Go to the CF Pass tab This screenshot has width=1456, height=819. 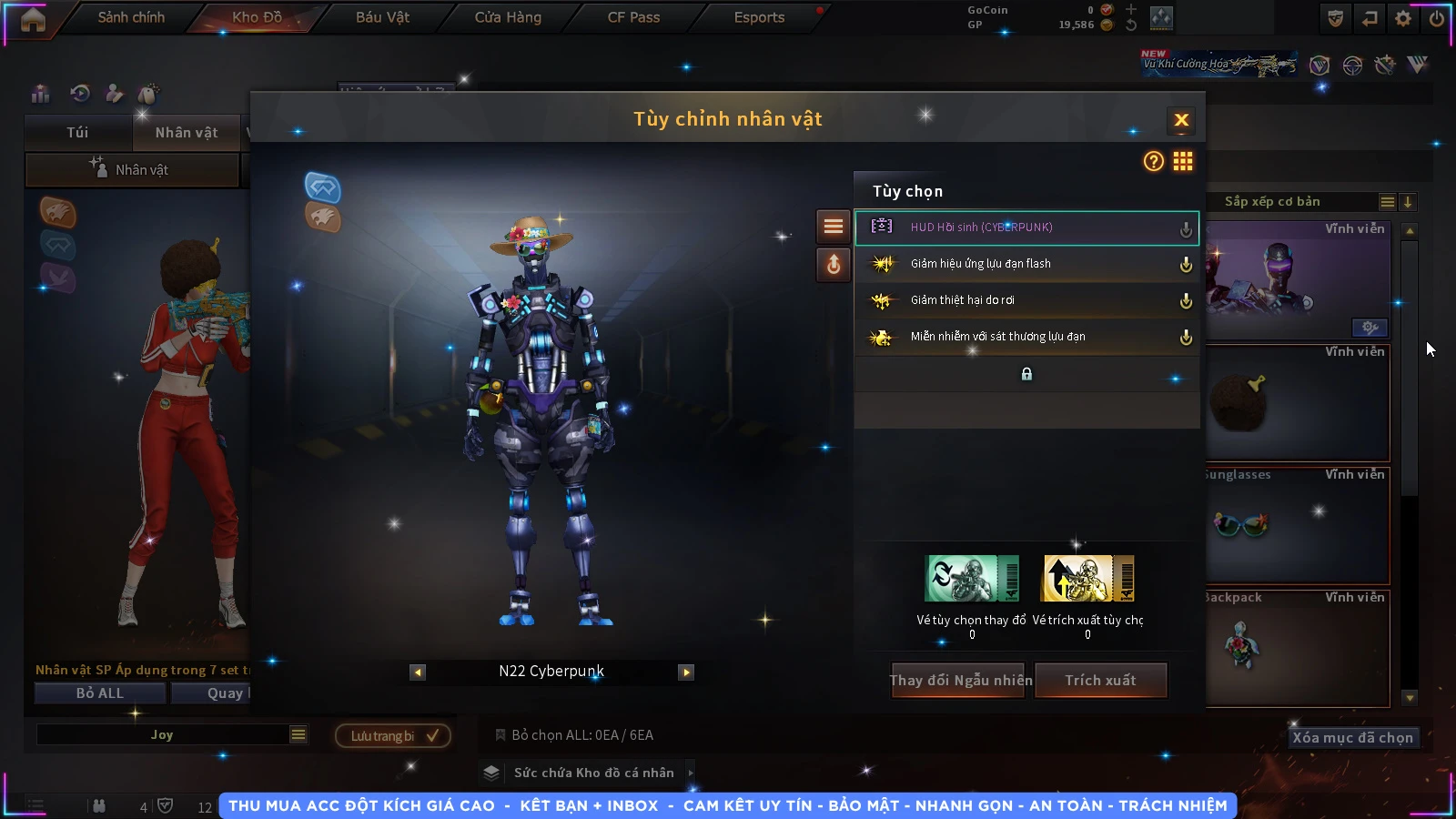tap(633, 17)
